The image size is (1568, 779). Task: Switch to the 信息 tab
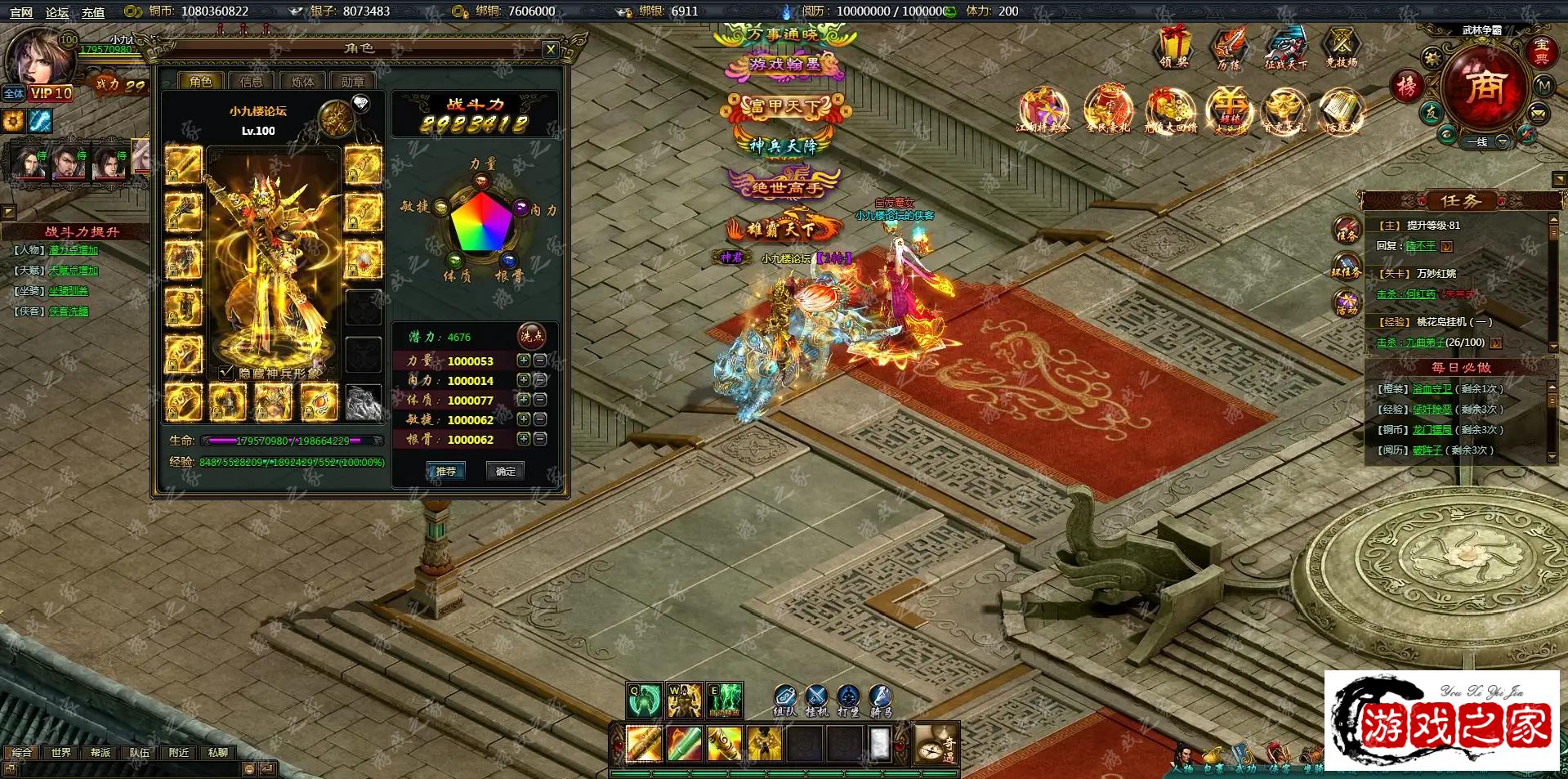click(x=252, y=82)
